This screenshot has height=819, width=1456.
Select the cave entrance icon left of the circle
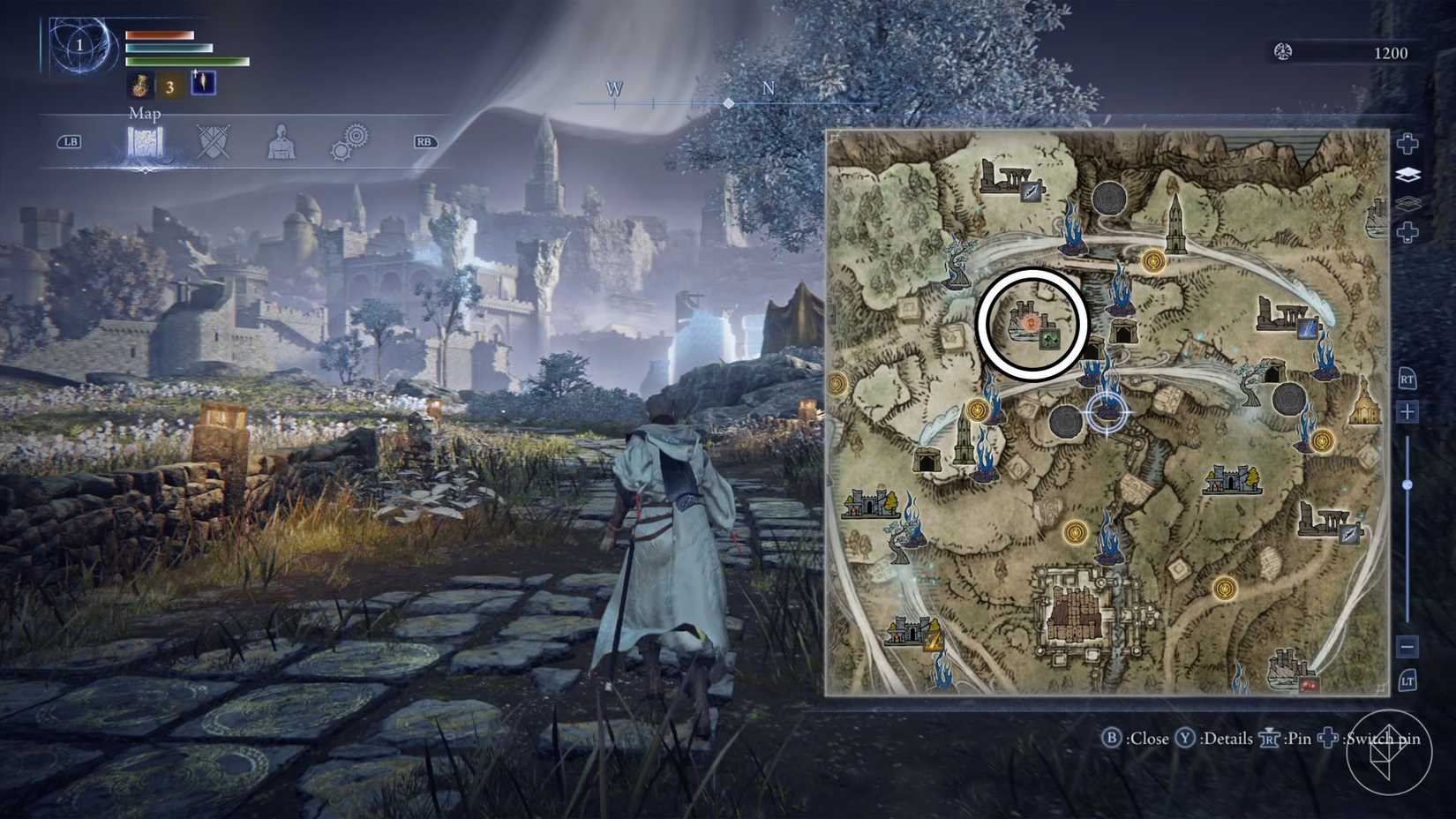click(x=928, y=458)
